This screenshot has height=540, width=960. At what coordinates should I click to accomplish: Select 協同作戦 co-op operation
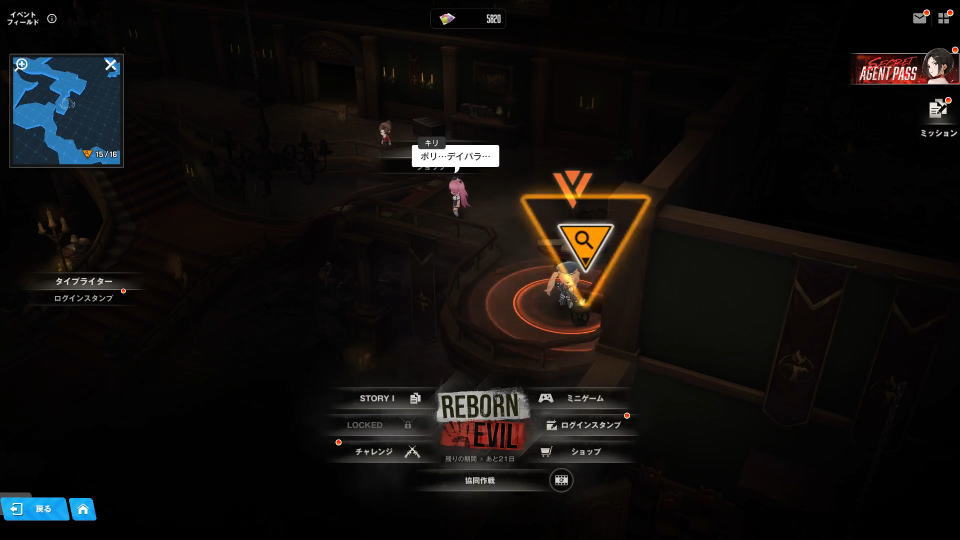click(x=480, y=480)
